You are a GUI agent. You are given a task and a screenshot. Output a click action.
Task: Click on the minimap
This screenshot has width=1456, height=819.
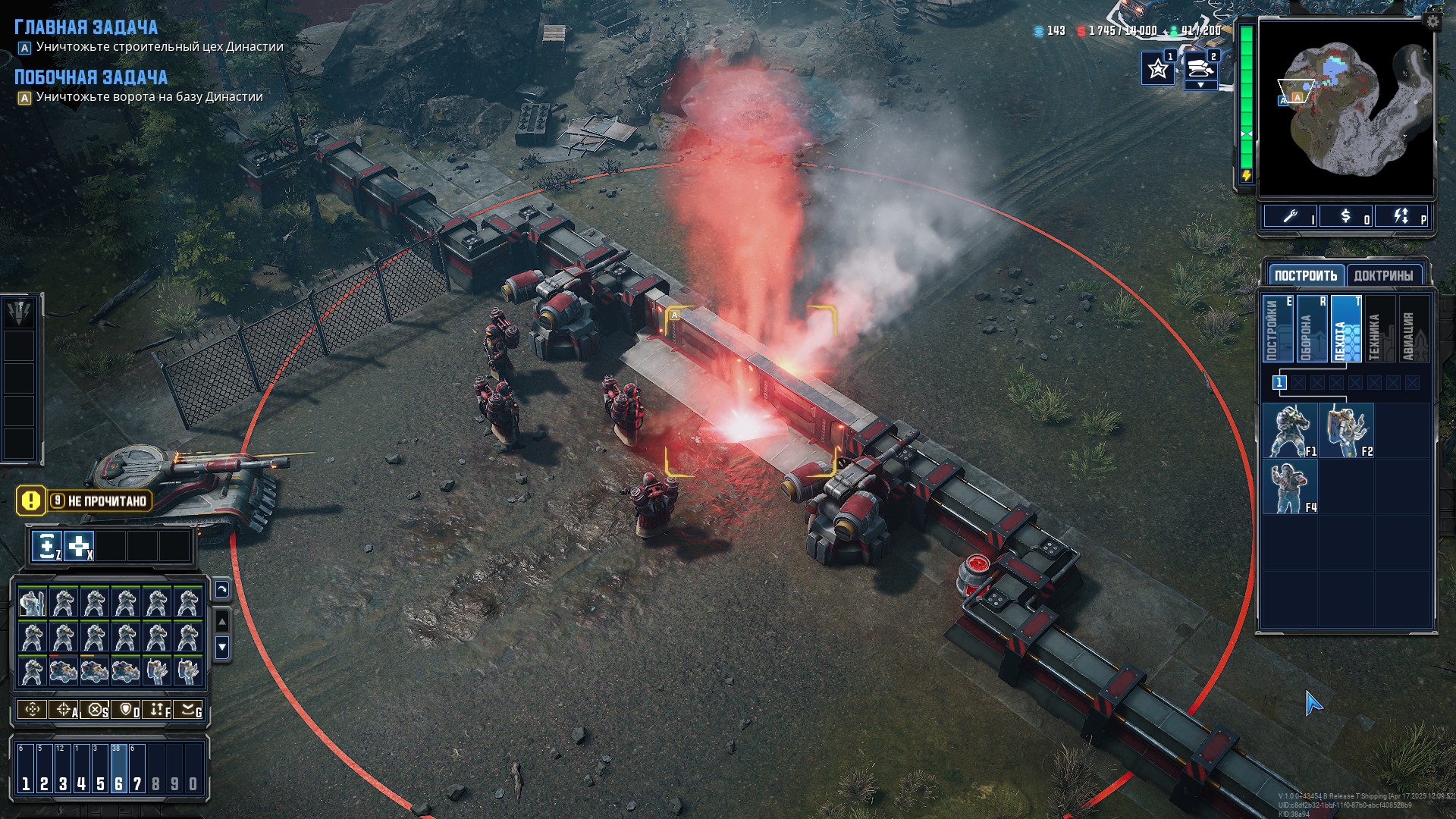point(1346,106)
